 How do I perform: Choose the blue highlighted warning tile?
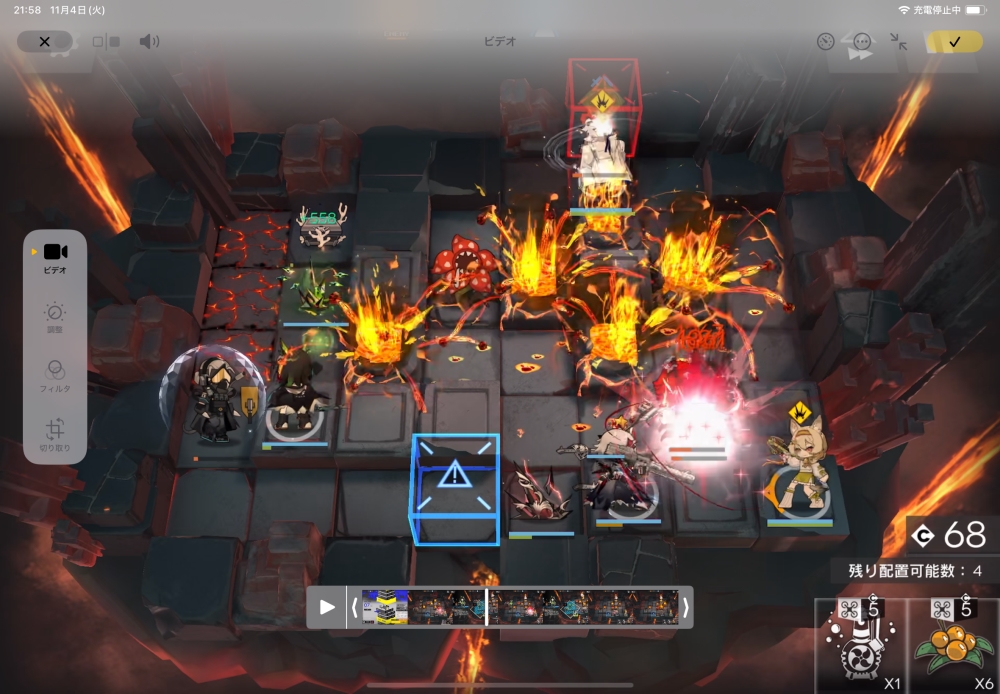tap(455, 489)
